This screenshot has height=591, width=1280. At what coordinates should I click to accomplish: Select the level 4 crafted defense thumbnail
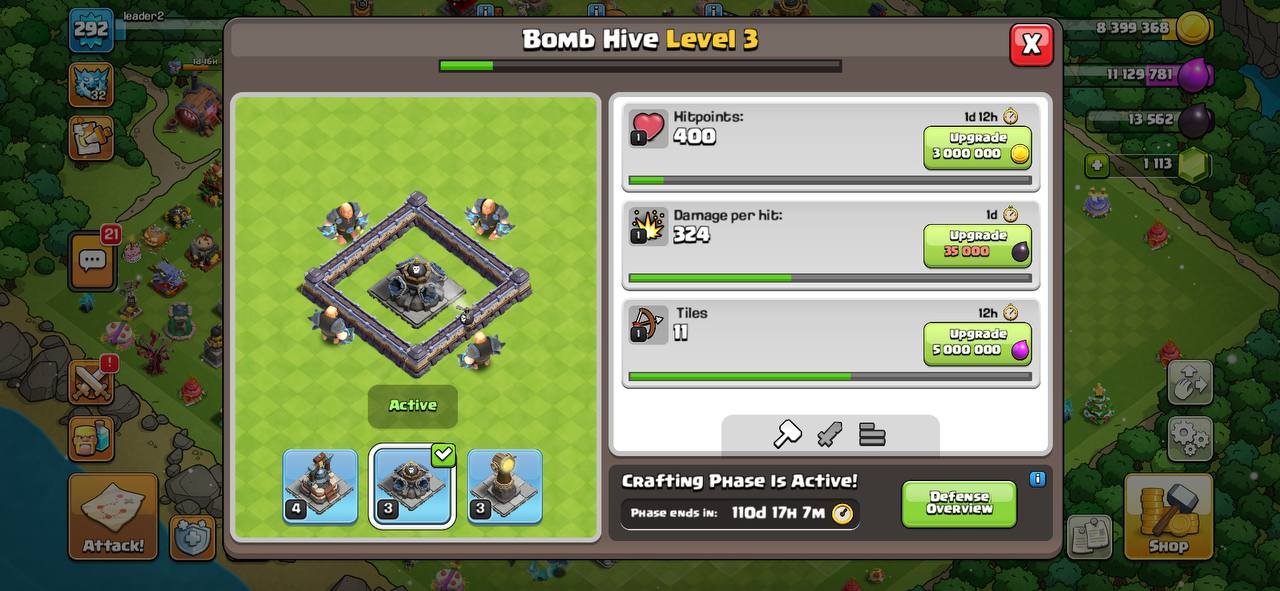point(320,486)
